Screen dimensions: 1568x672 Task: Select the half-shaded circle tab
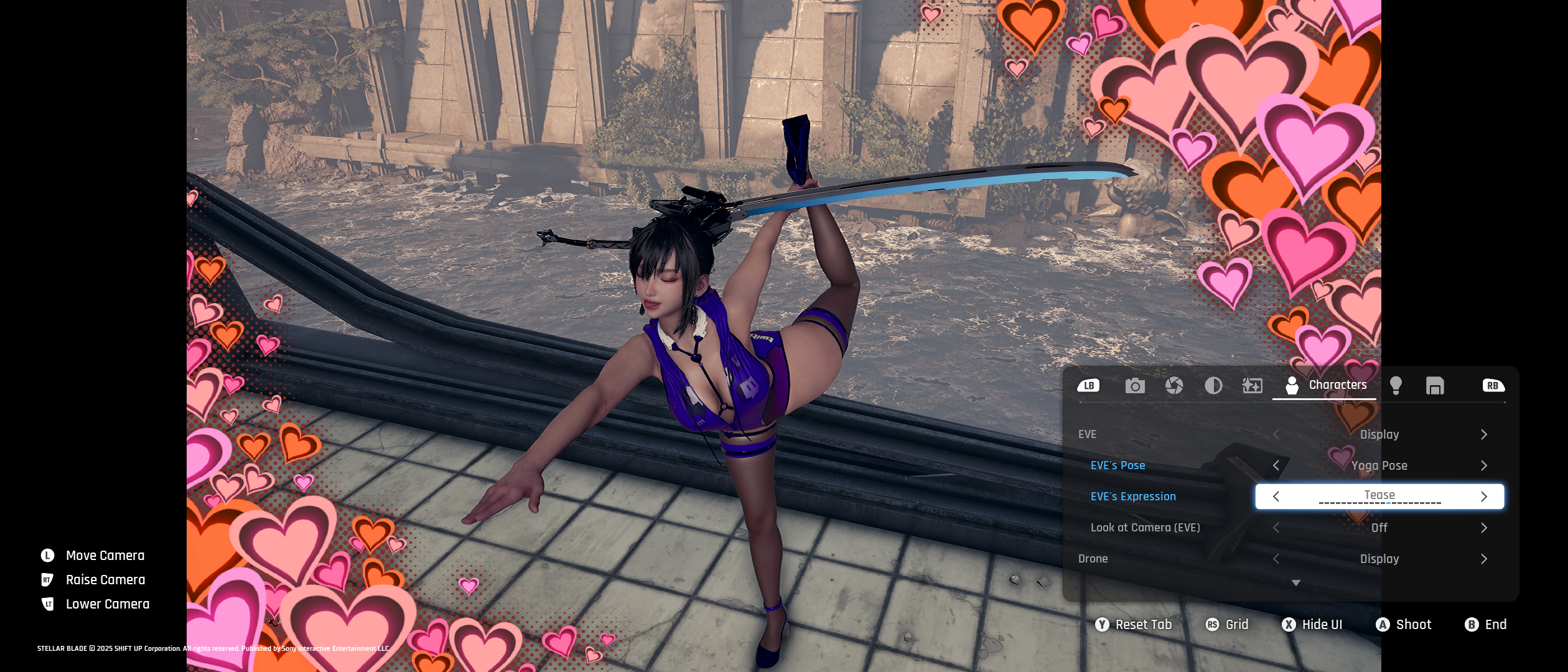(x=1213, y=386)
